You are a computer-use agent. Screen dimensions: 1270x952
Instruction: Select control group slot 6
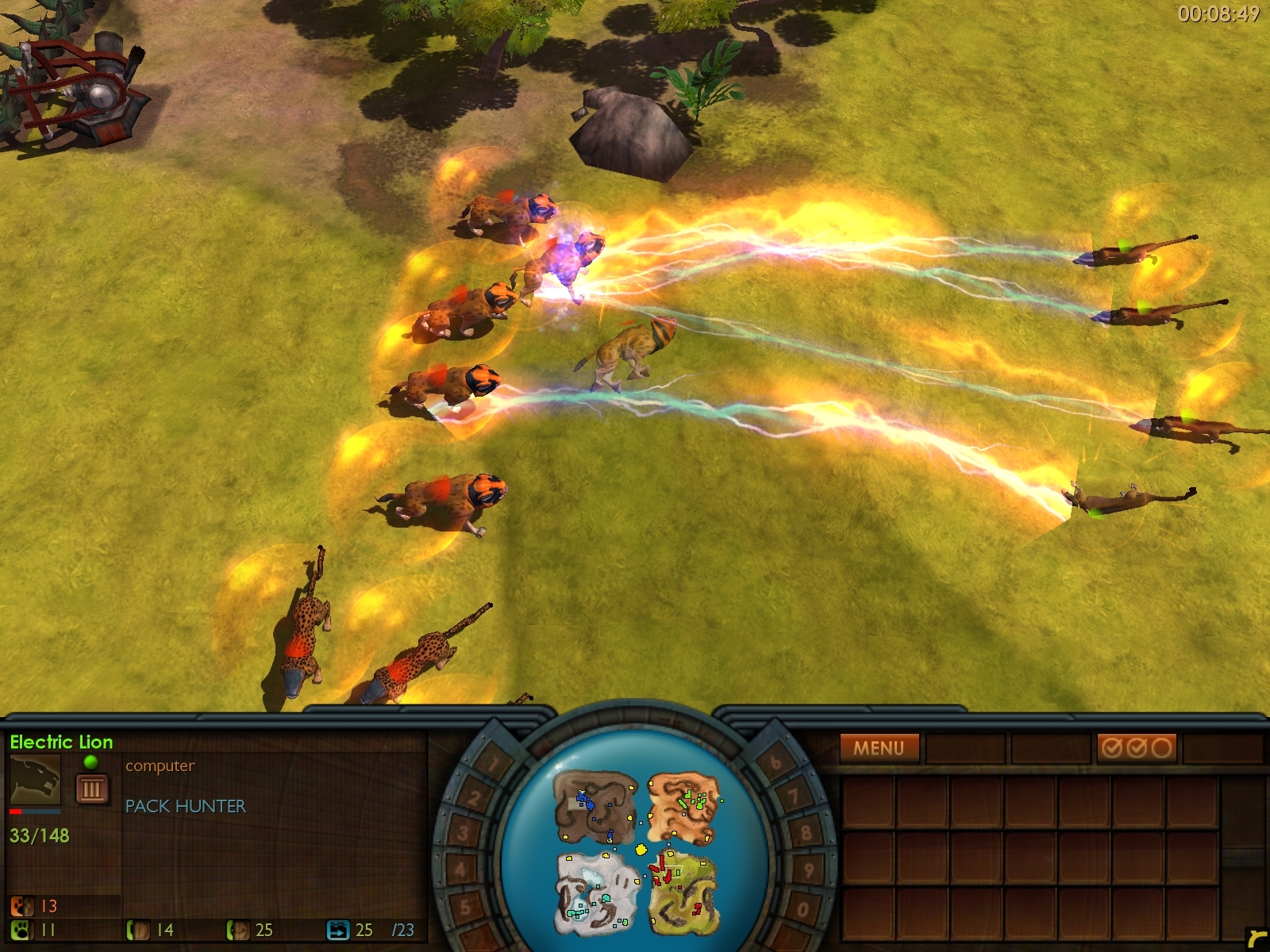coord(775,763)
